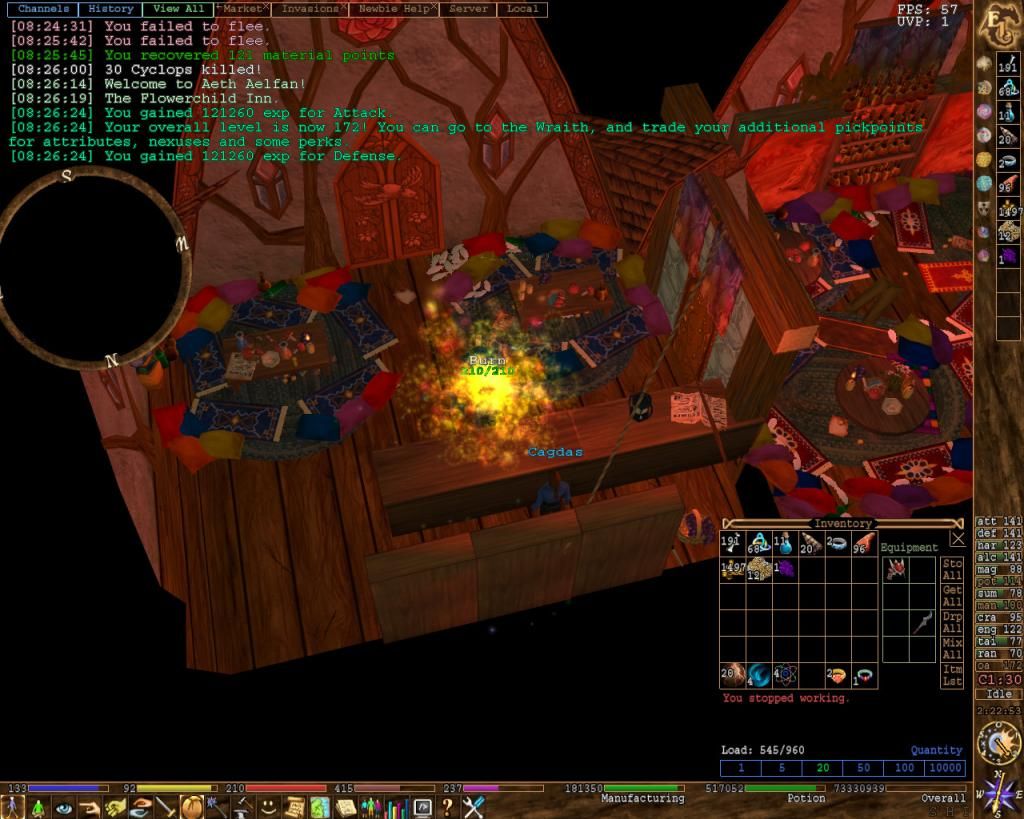Open the Itm Lst panel

coord(952,675)
